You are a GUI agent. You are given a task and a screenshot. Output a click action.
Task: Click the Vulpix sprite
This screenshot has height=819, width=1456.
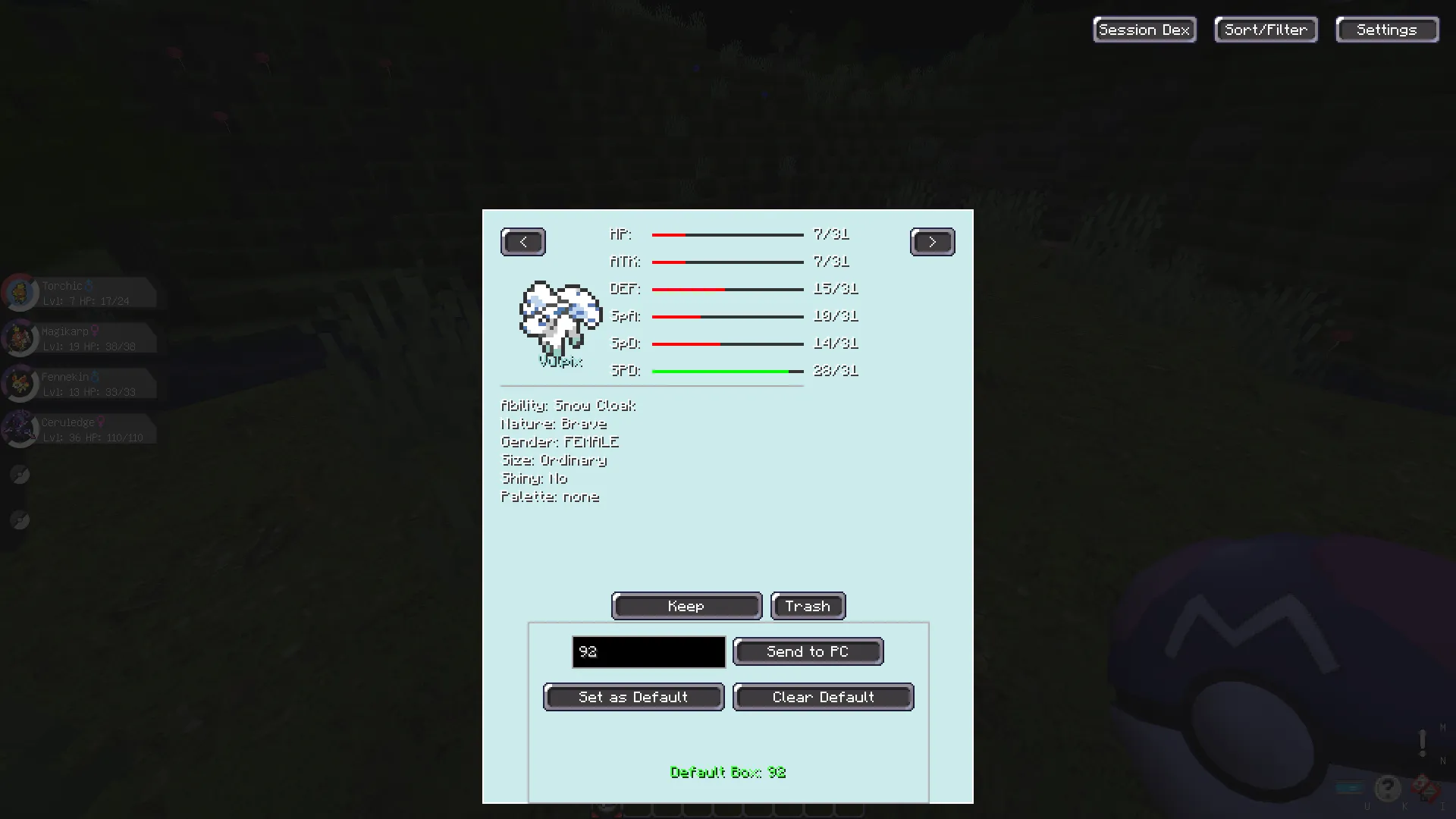point(560,313)
